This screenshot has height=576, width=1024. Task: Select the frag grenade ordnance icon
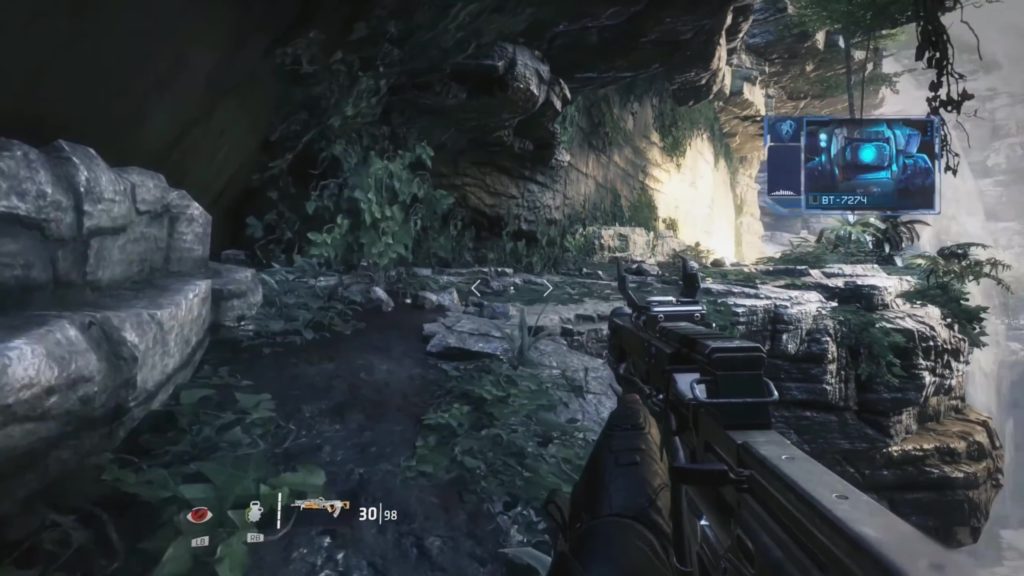click(253, 513)
